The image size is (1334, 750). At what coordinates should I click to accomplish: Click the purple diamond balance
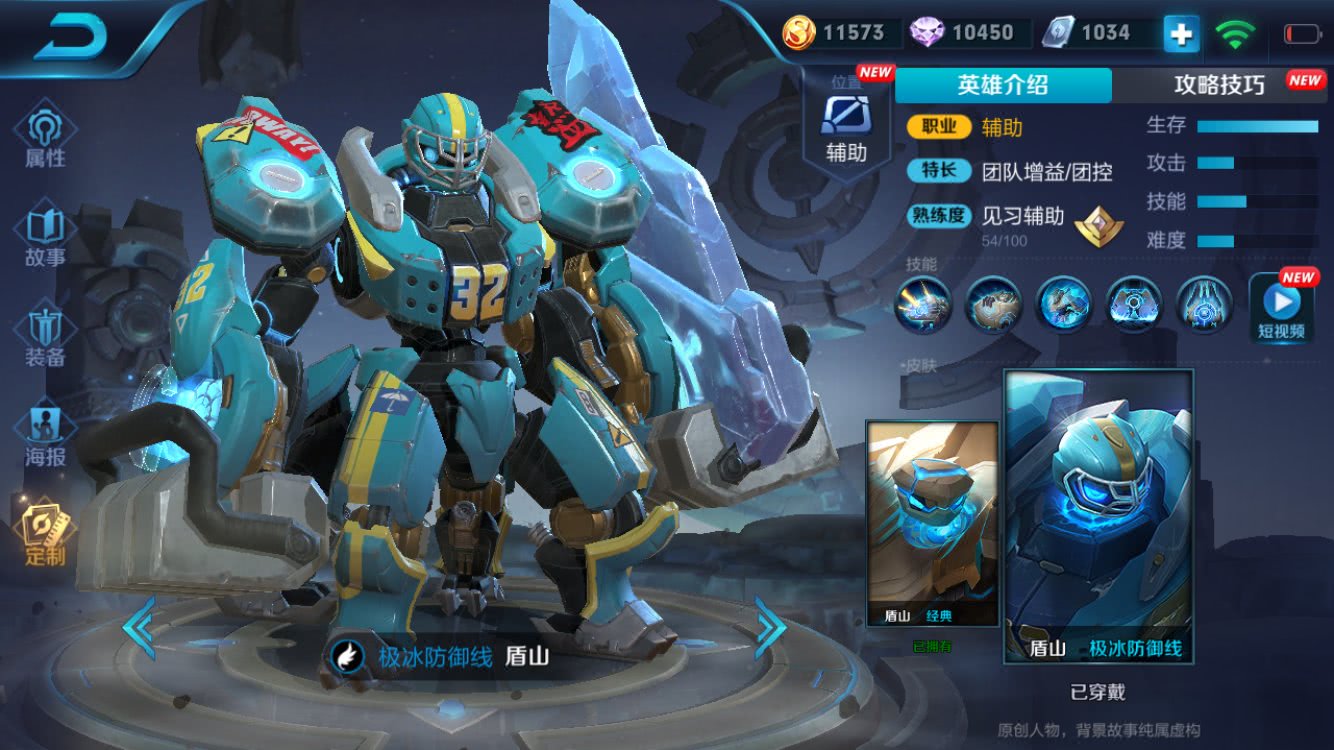963,33
